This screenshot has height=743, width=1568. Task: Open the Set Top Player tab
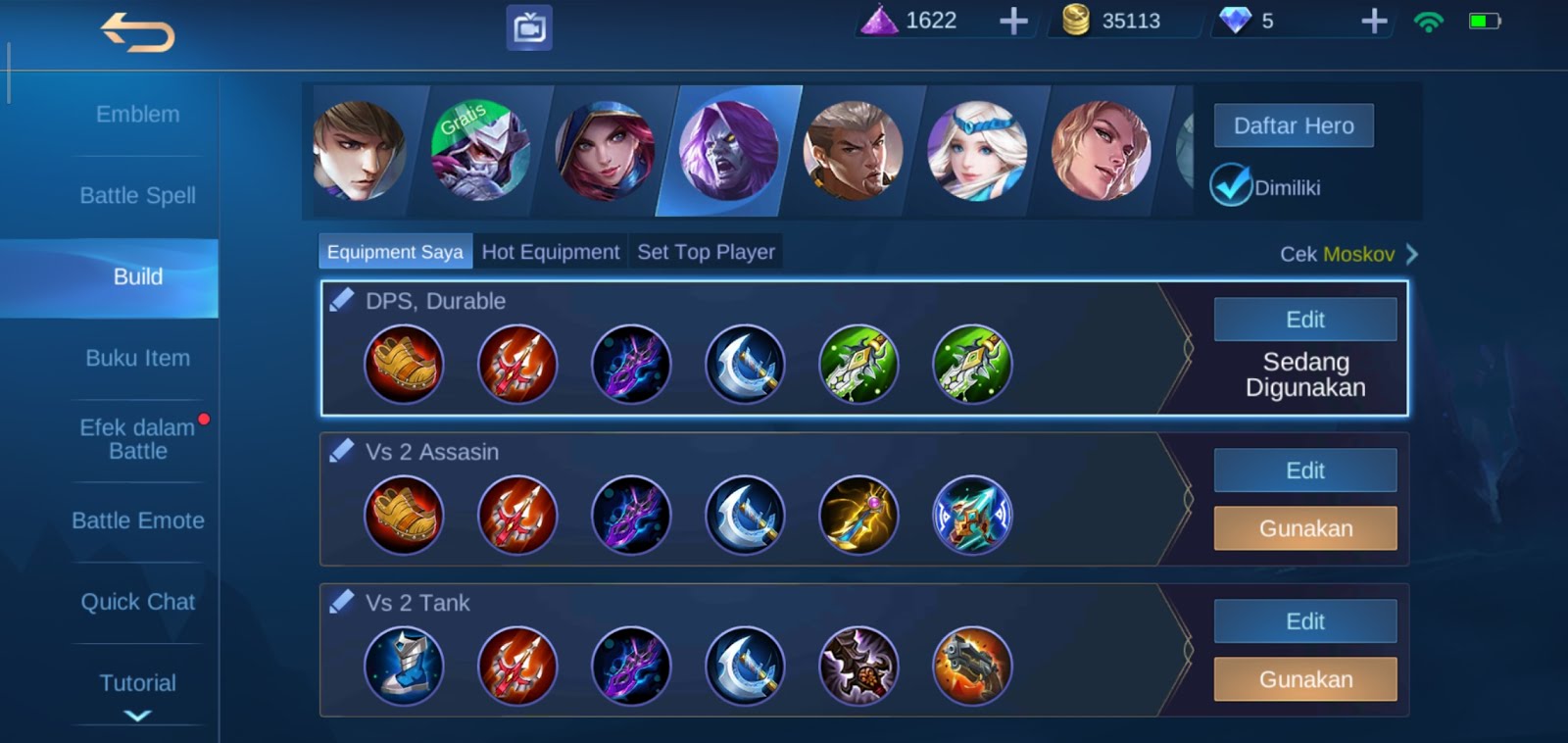click(x=705, y=251)
